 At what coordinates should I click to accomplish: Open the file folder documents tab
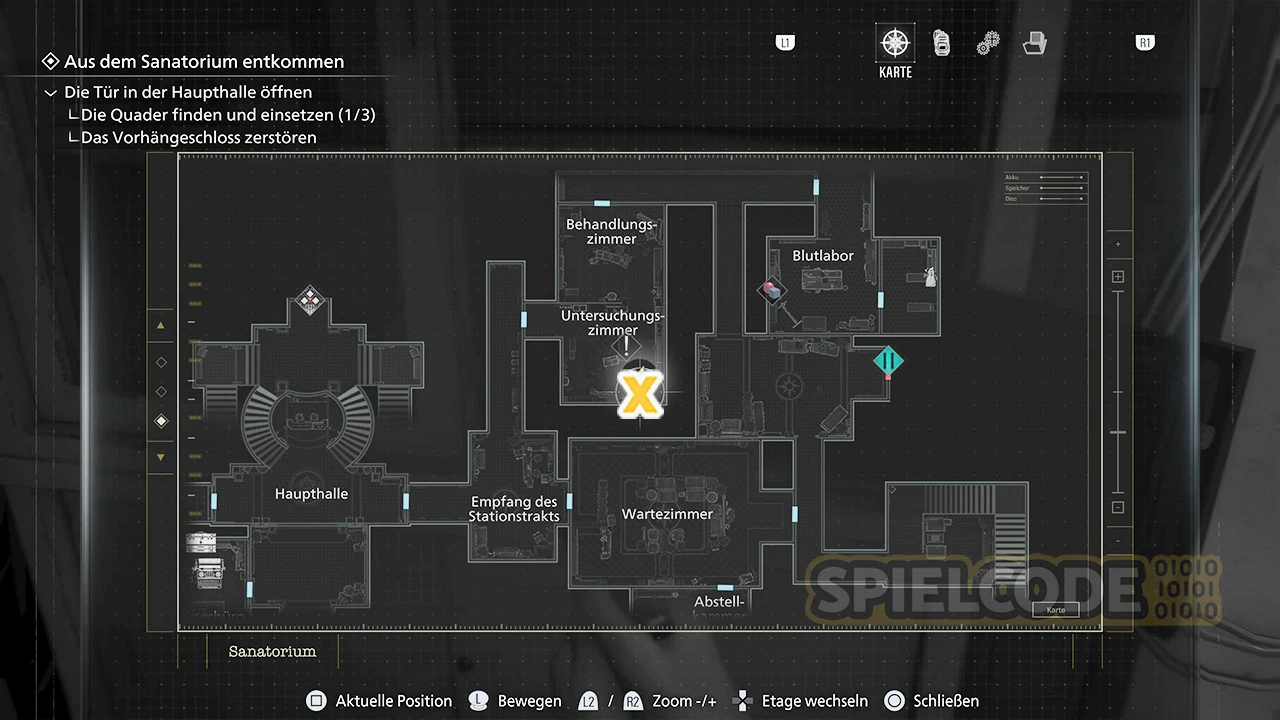(1034, 43)
